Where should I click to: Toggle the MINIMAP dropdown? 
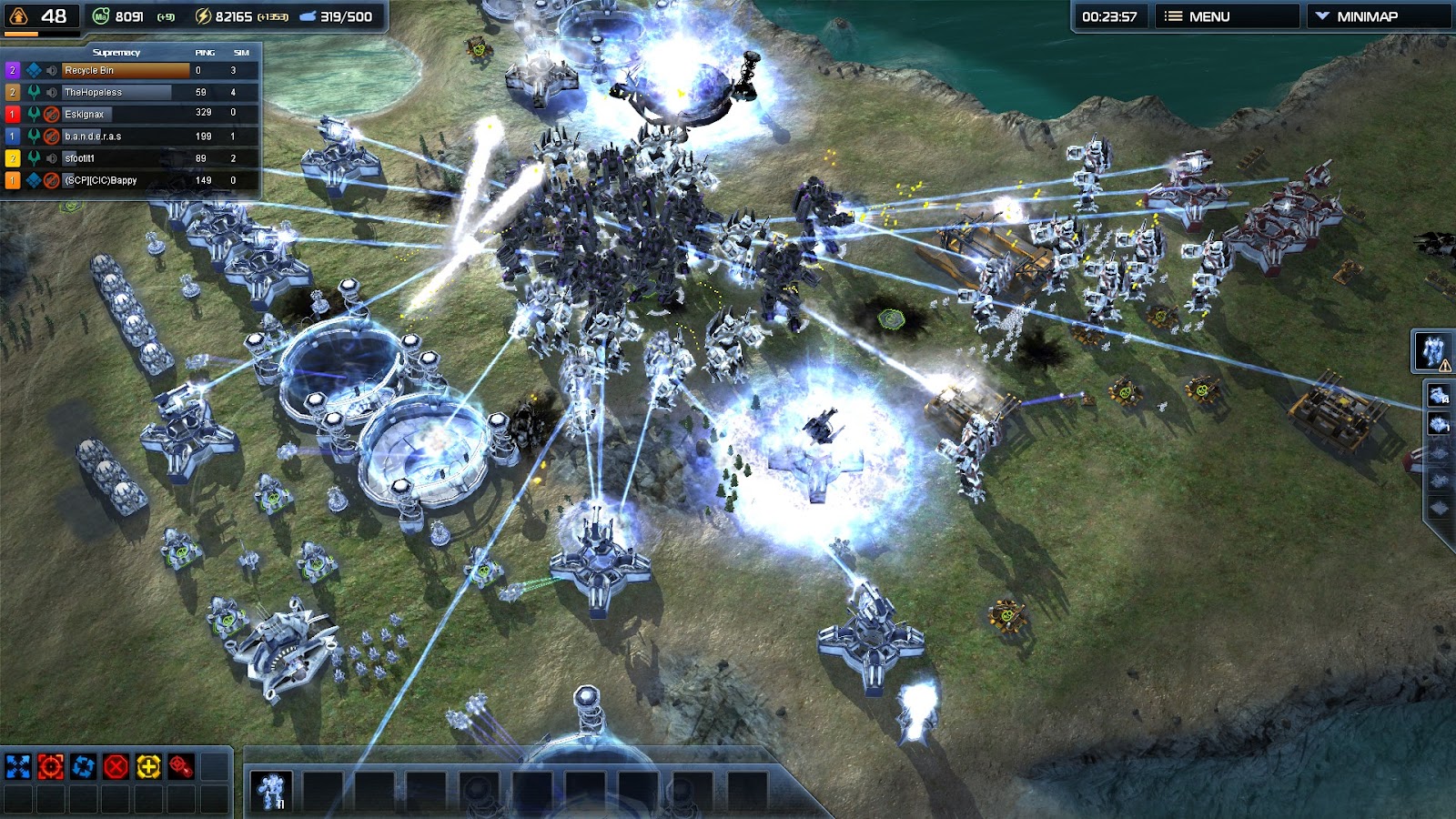1378,16
